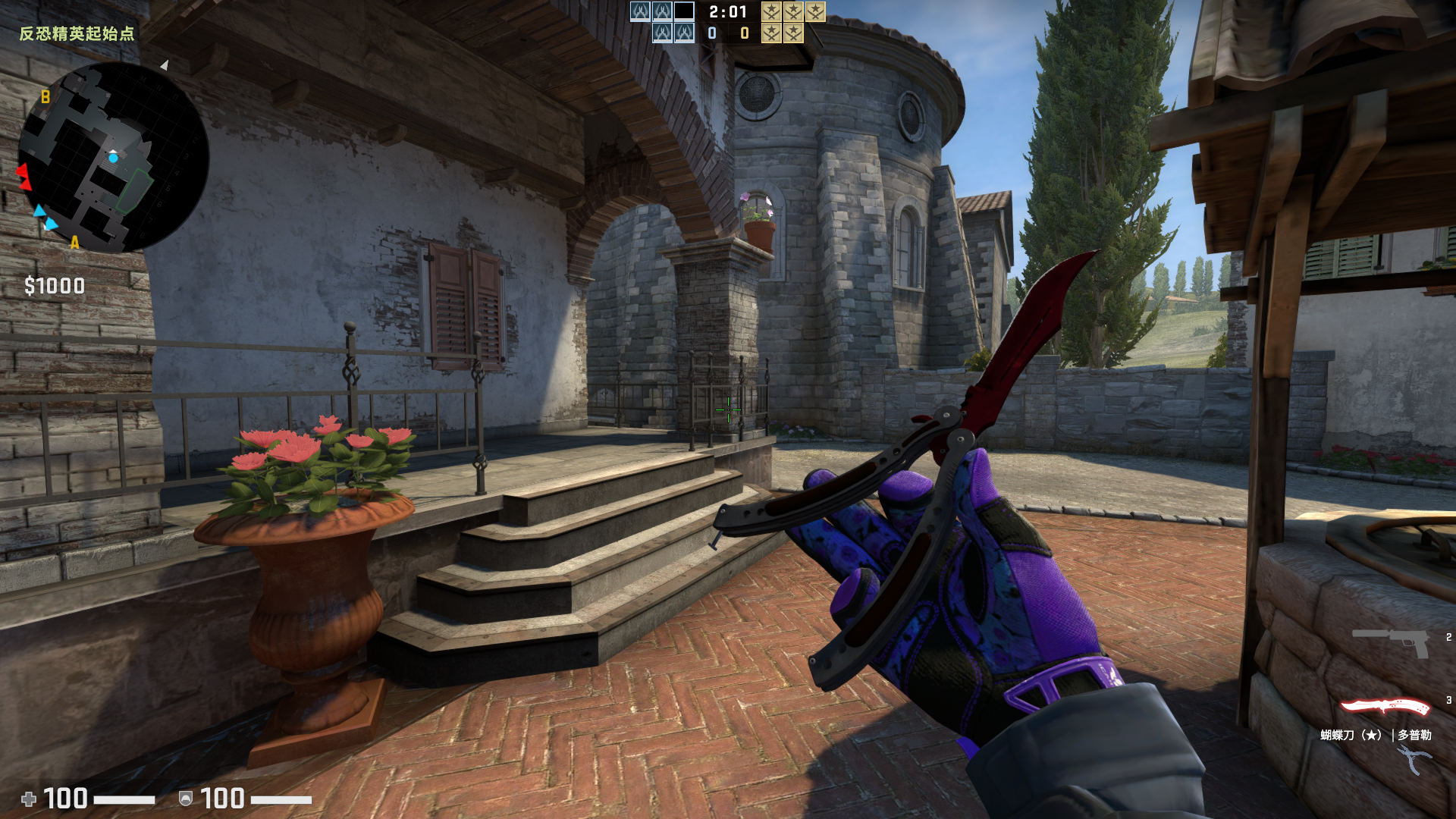Click the cyan player dot on the minimap

point(115,158)
